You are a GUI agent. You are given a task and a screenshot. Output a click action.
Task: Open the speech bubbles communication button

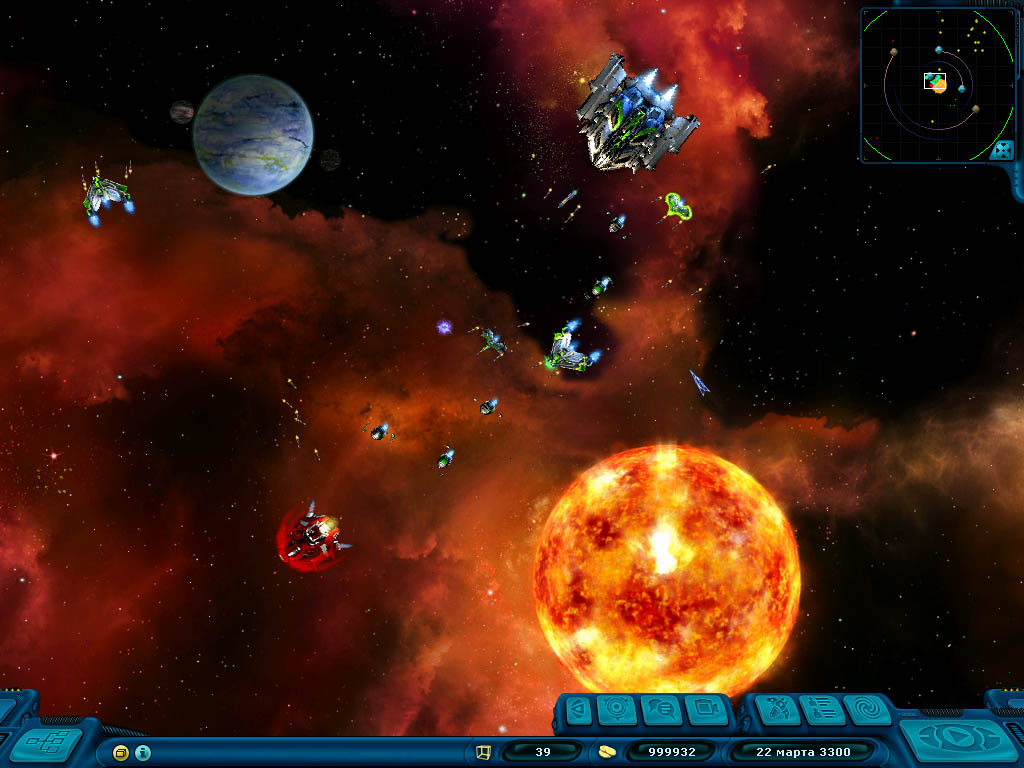coord(661,710)
